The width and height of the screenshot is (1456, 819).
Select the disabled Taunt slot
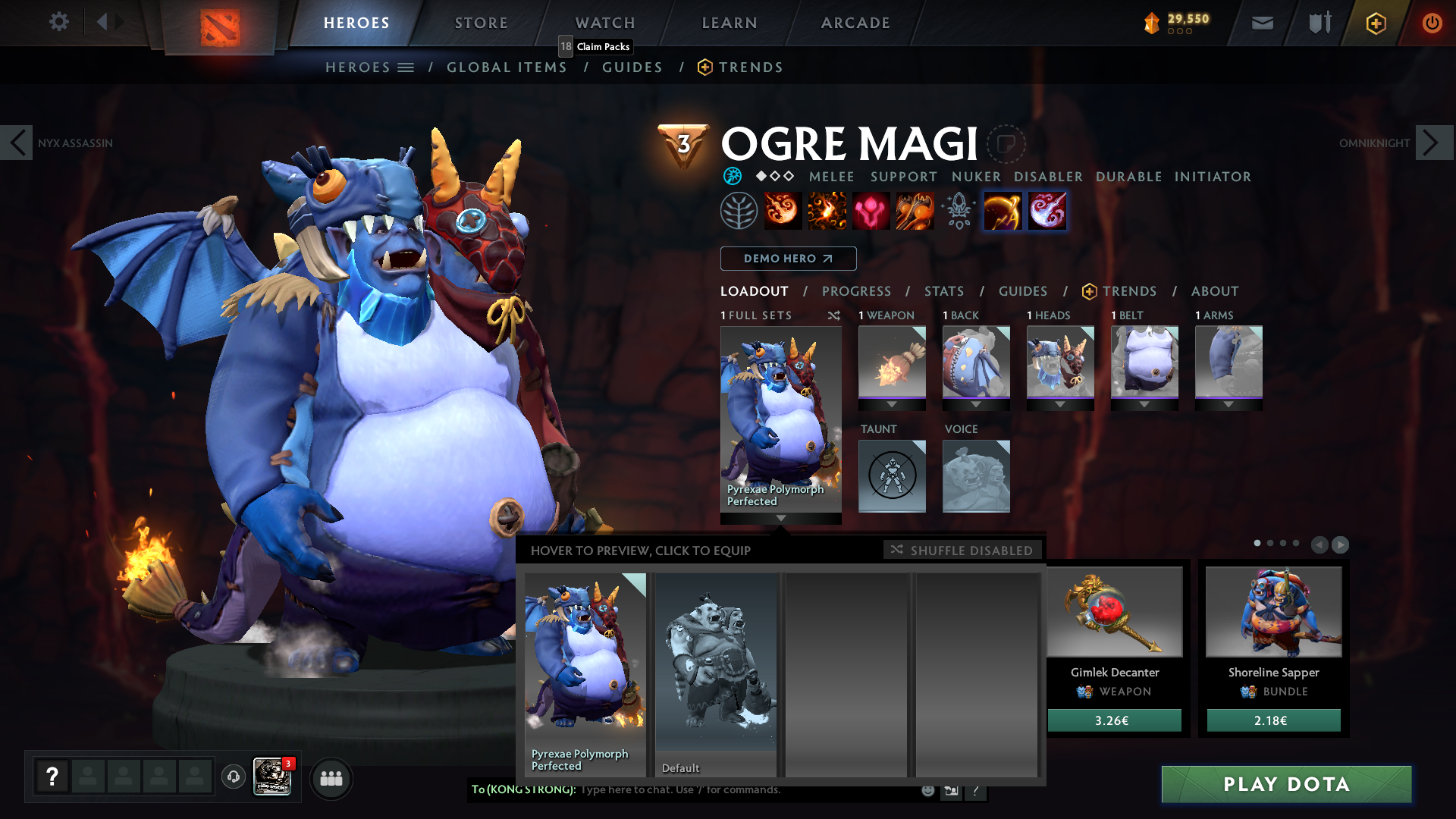[892, 476]
